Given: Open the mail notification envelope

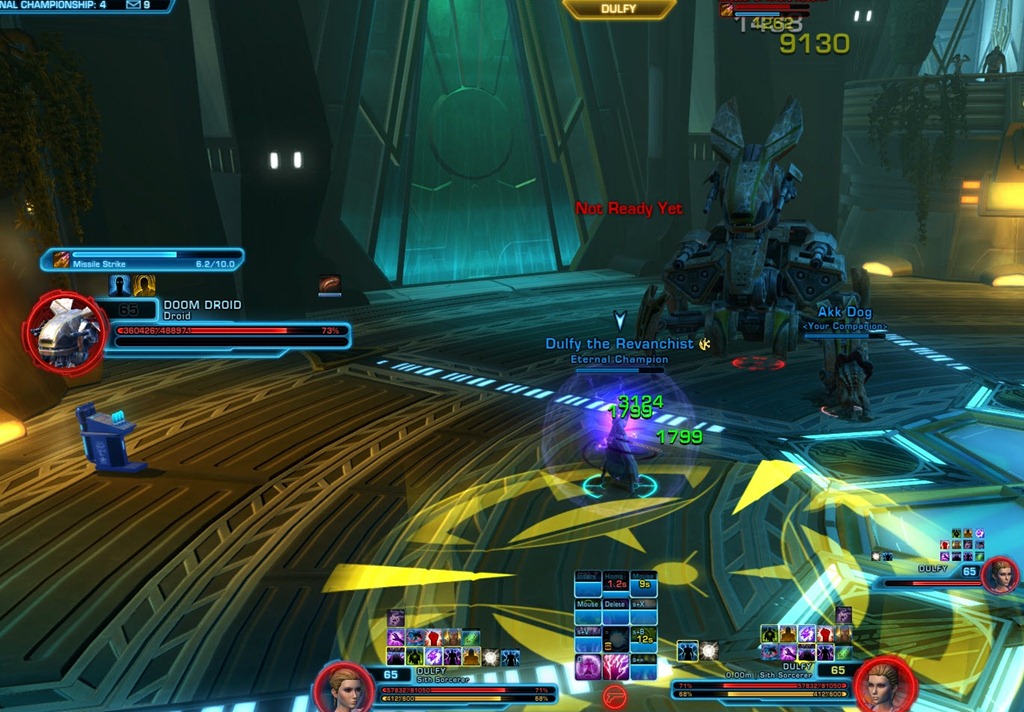Looking at the screenshot, I should (x=133, y=5).
